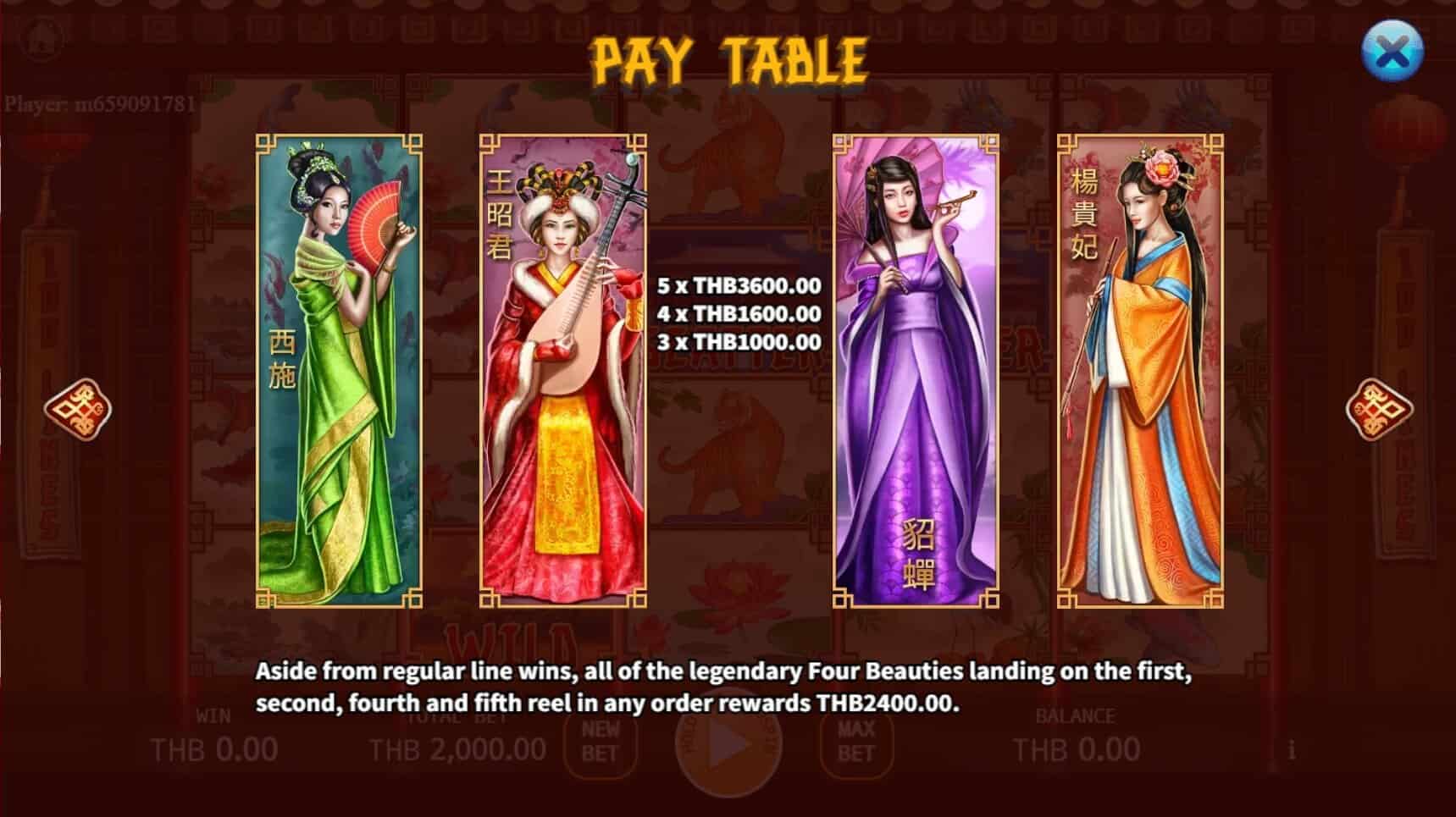
Task: Tap the Xi Shi green dress symbol card
Action: pyautogui.click(x=337, y=373)
